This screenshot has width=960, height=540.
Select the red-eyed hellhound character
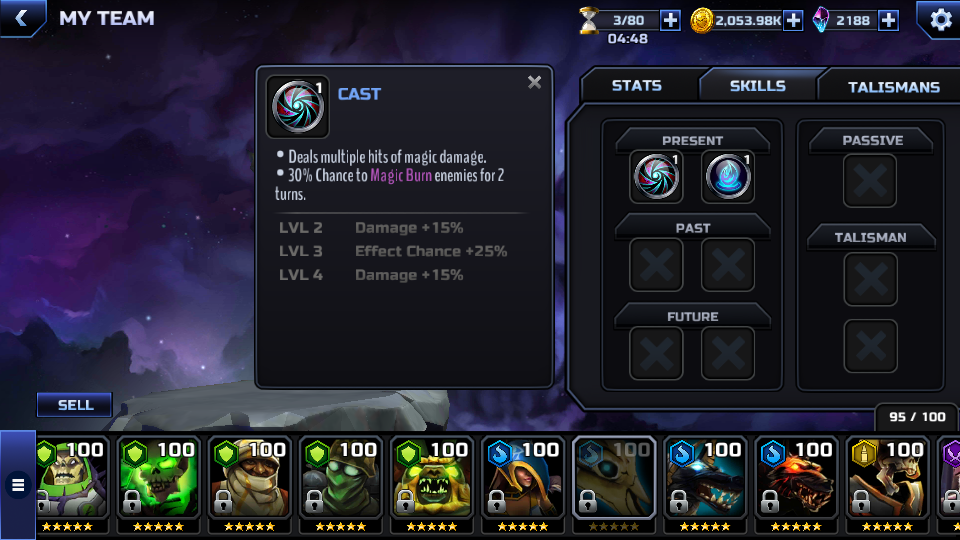[795, 478]
